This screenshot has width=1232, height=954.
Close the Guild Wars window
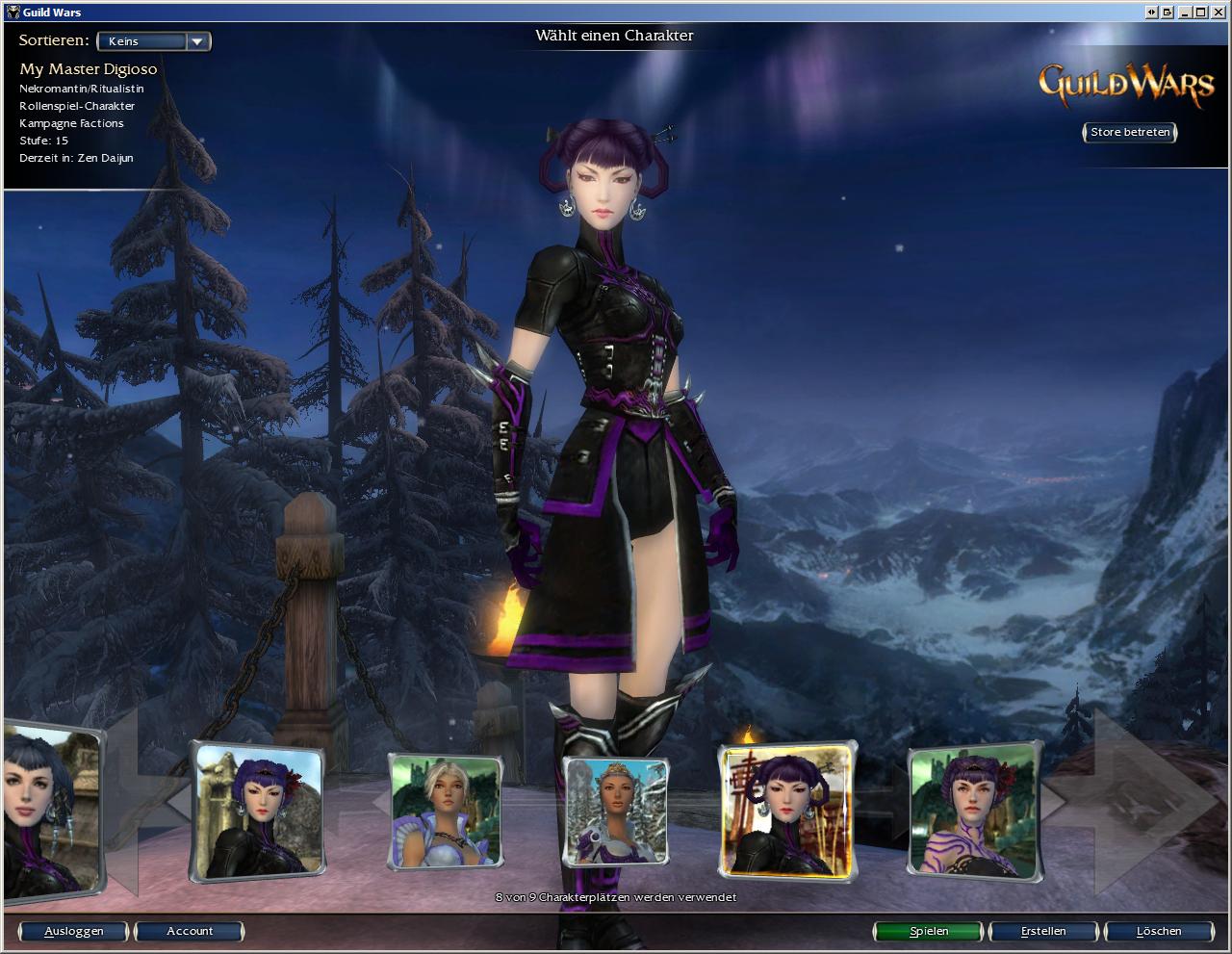click(x=1219, y=12)
